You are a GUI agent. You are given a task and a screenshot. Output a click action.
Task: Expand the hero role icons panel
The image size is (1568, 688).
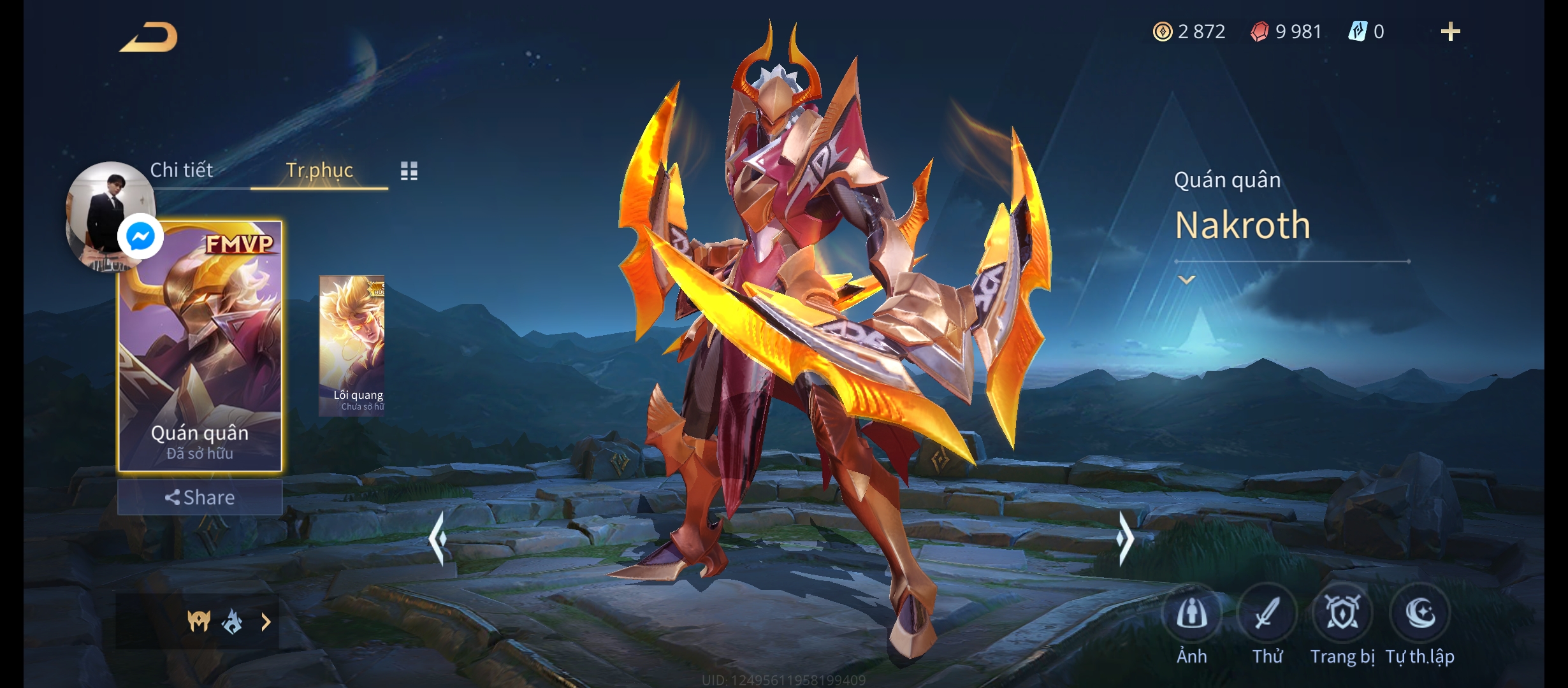point(266,622)
